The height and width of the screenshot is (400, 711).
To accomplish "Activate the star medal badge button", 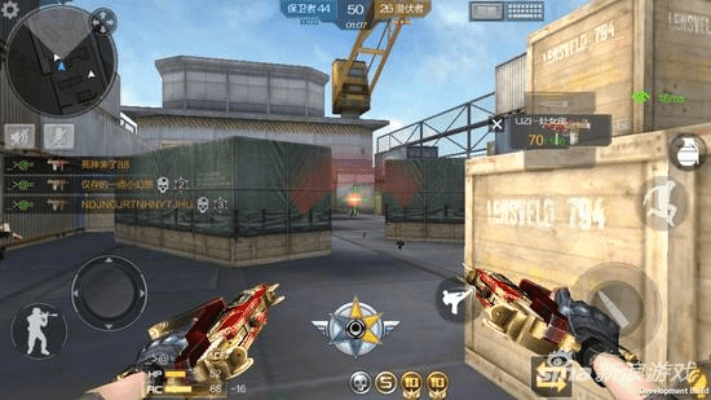I will (x=355, y=325).
